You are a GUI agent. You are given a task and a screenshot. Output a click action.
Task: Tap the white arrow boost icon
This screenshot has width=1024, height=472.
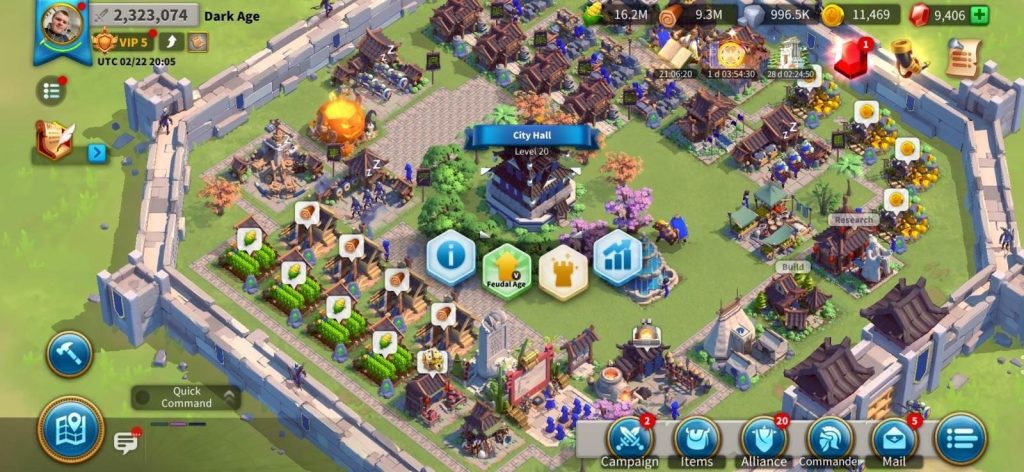(172, 42)
